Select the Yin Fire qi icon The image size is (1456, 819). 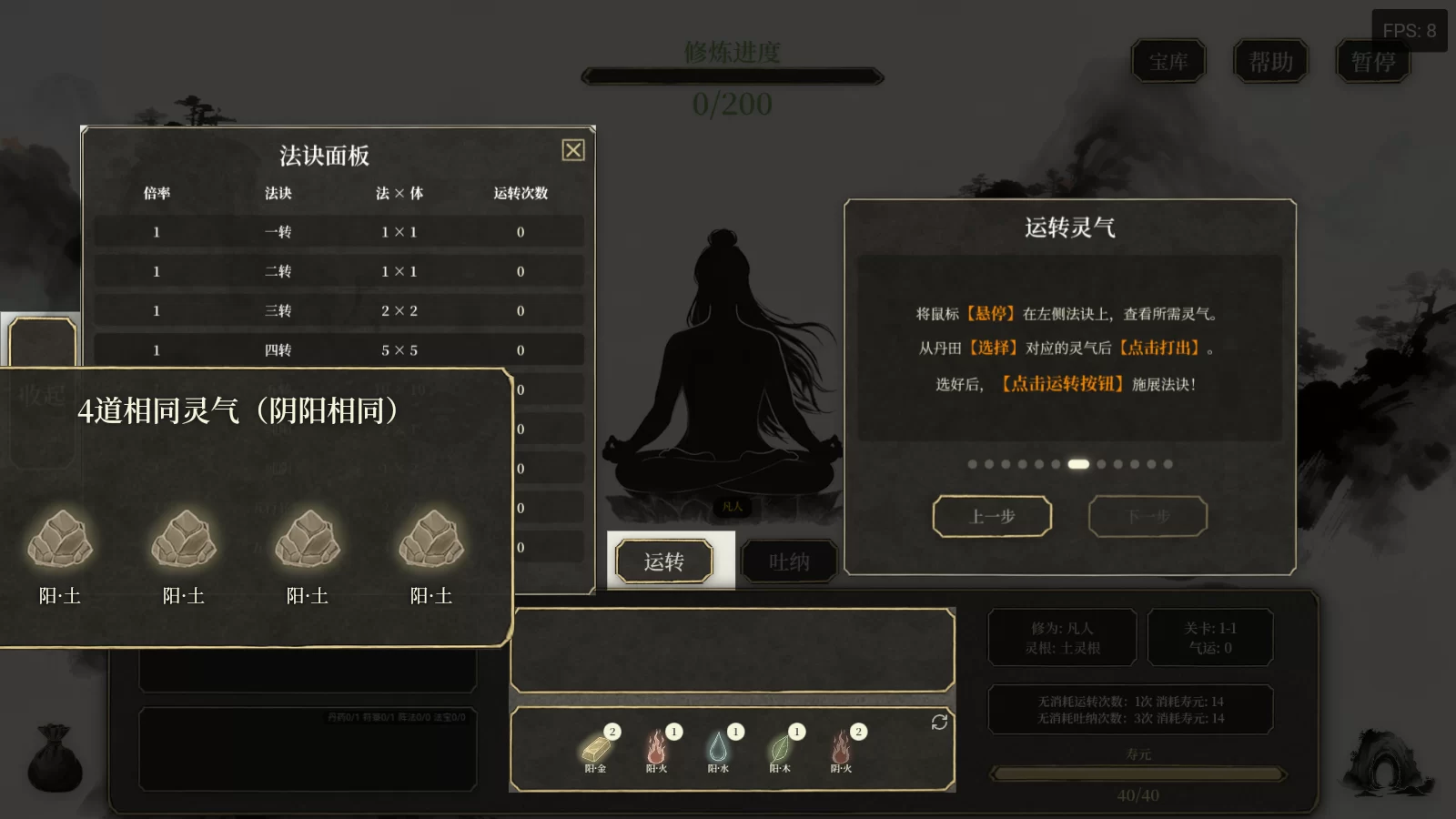coord(842,749)
